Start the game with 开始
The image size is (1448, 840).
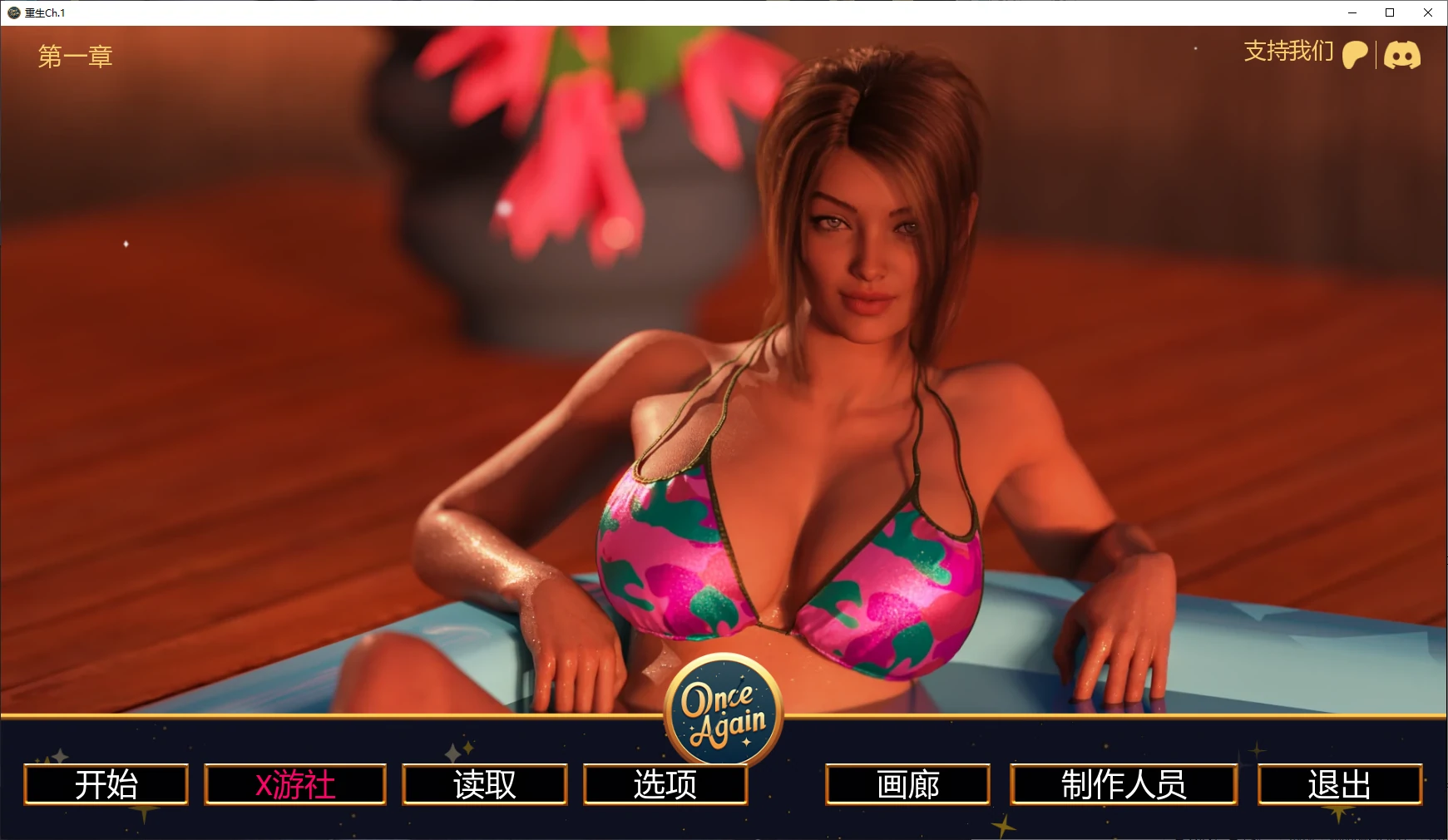[106, 784]
